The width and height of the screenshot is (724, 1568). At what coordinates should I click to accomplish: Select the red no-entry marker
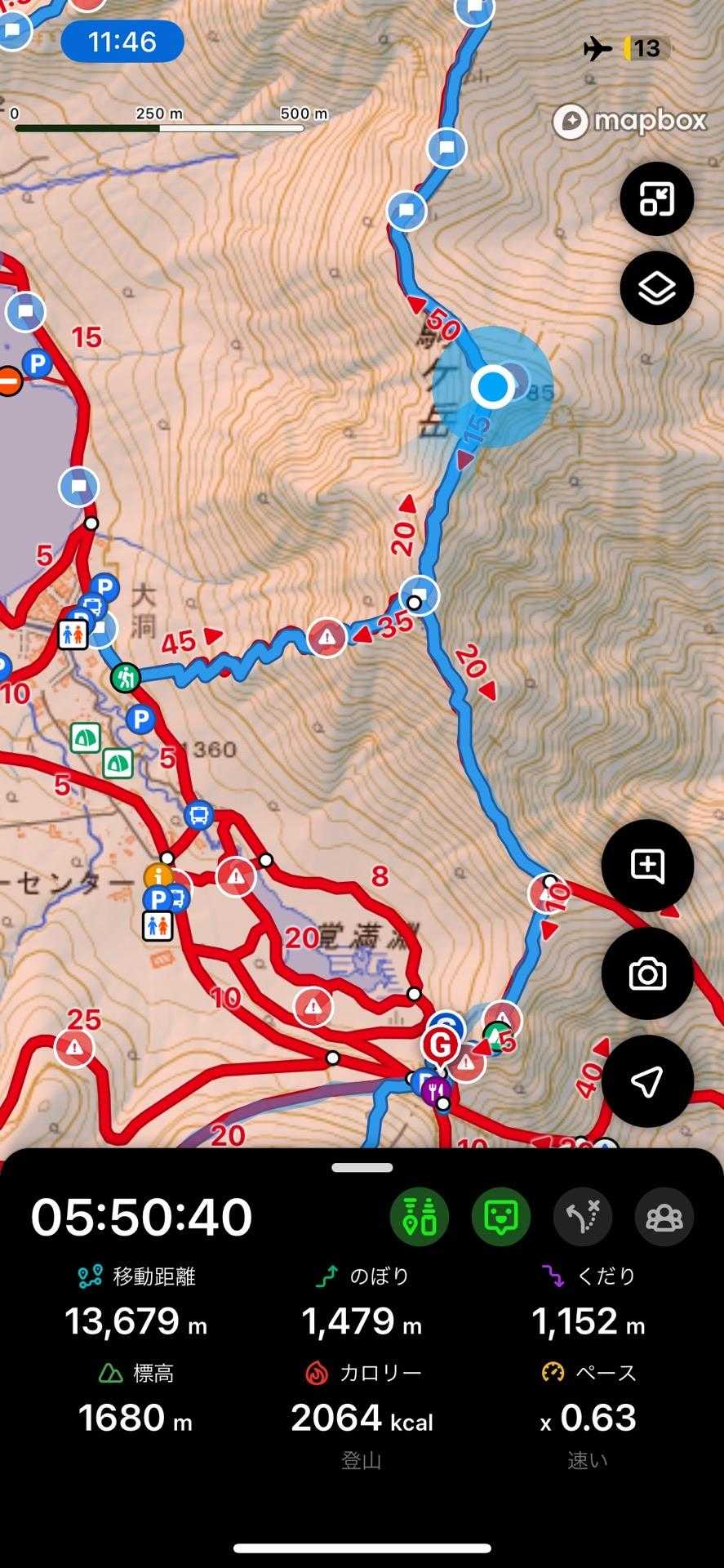[8, 381]
